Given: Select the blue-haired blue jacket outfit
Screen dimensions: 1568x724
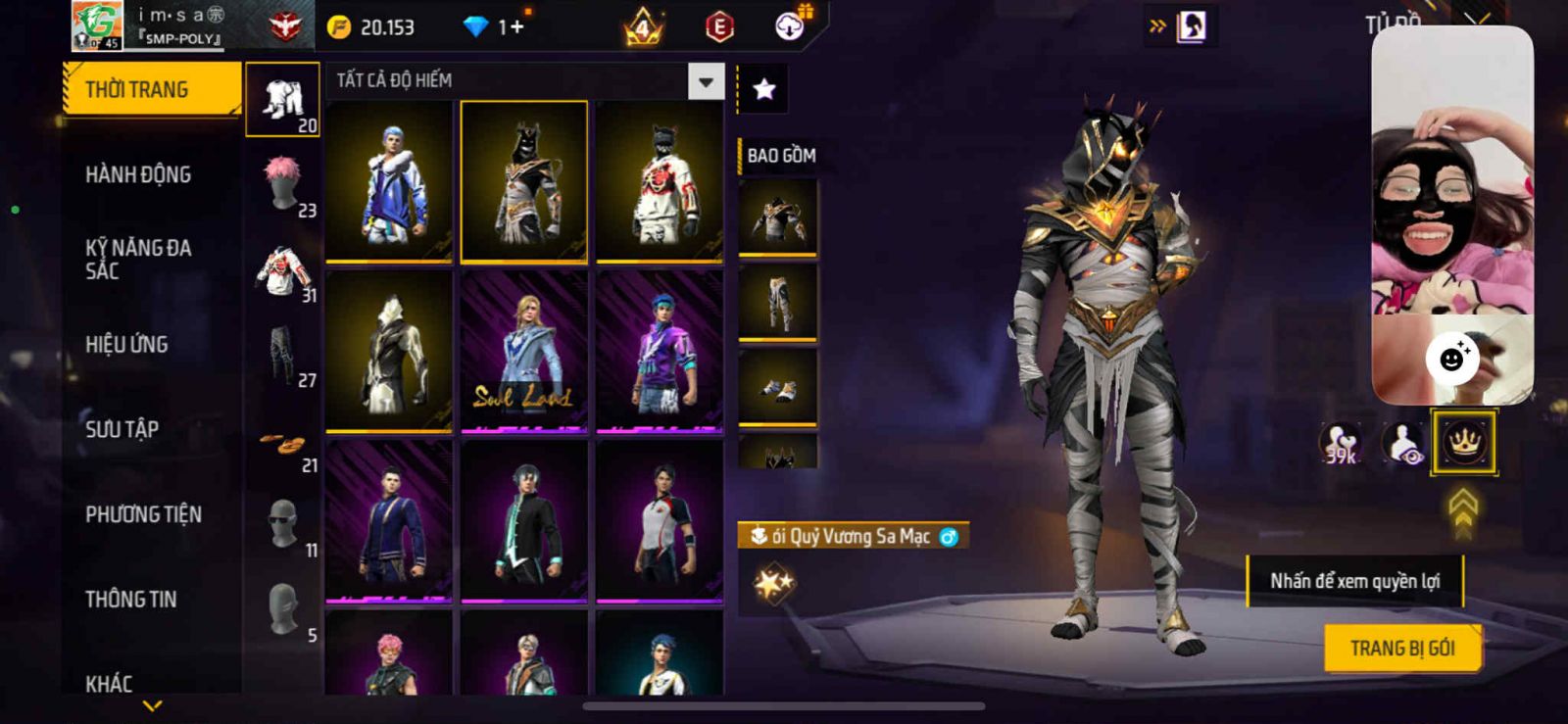Looking at the screenshot, I should (x=389, y=181).
